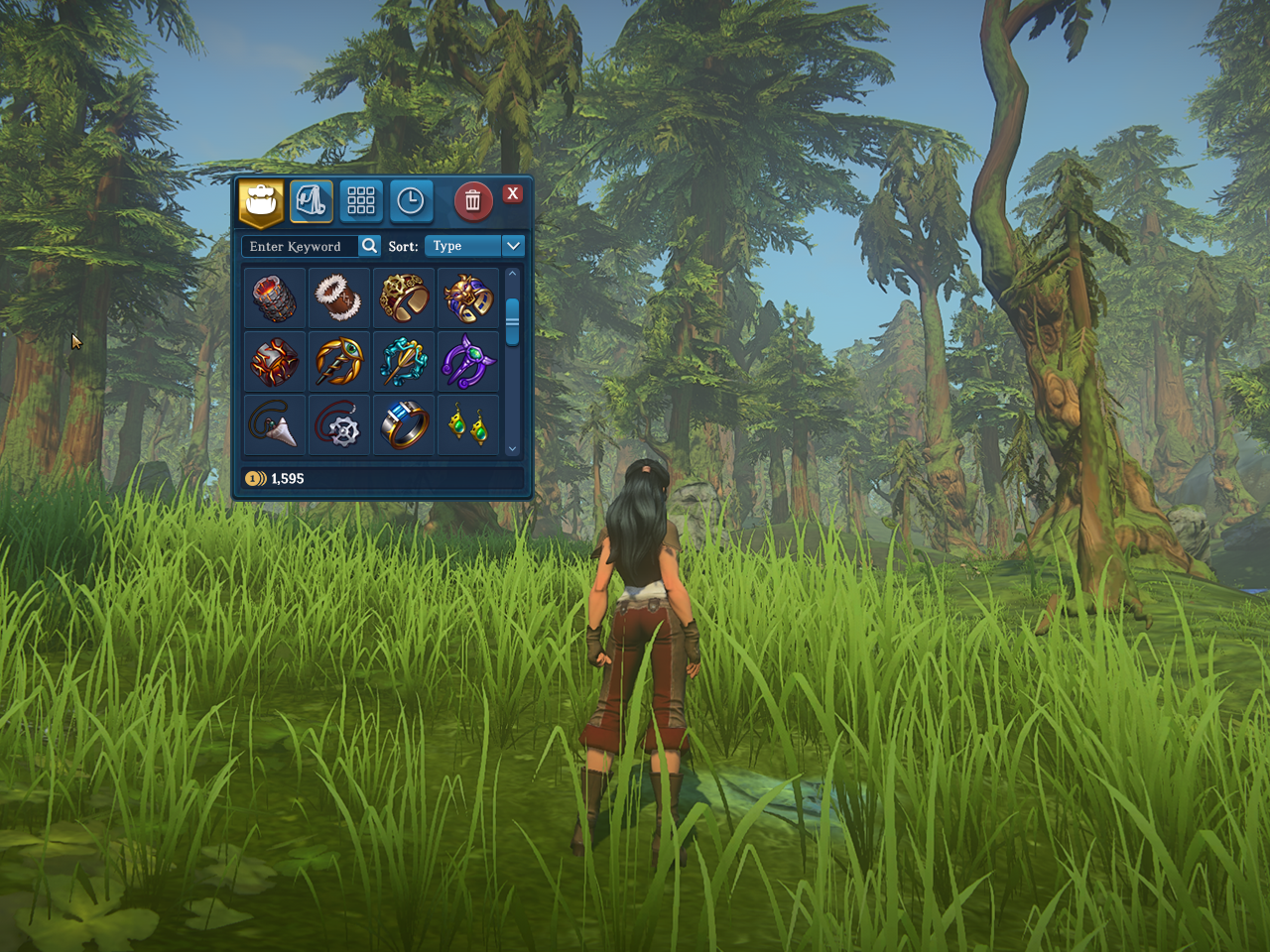Click the red trash can delete button
The width and height of the screenshot is (1270, 952).
[x=473, y=201]
